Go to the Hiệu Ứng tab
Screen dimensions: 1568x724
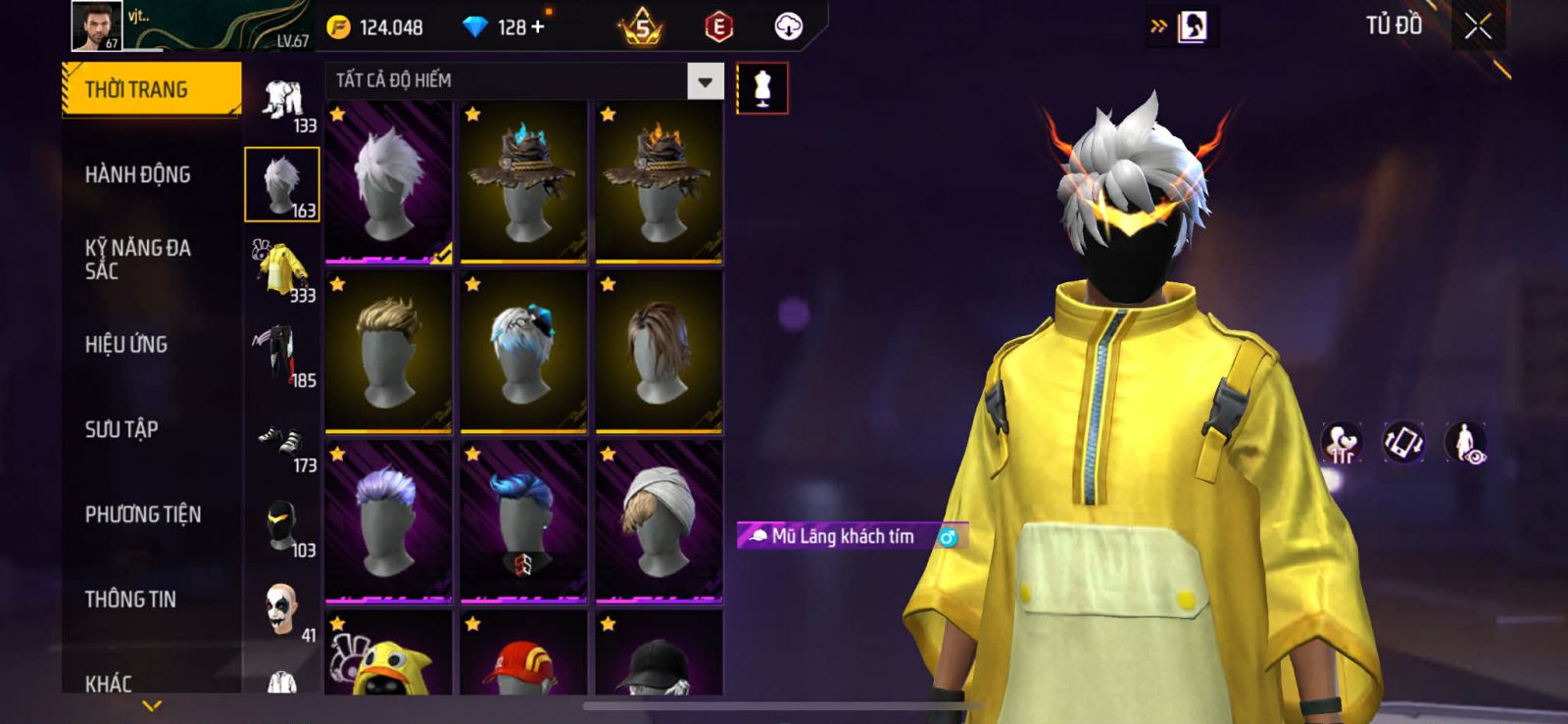click(126, 344)
